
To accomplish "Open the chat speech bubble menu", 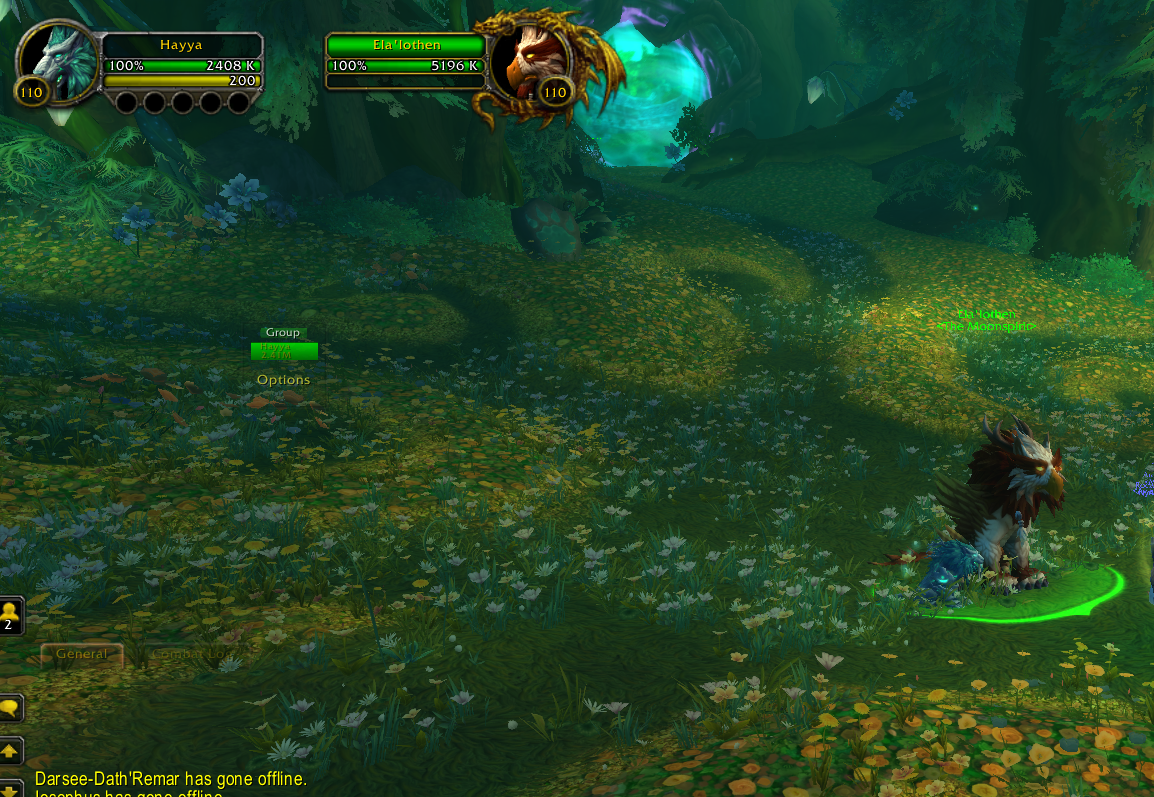I will pos(10,709).
